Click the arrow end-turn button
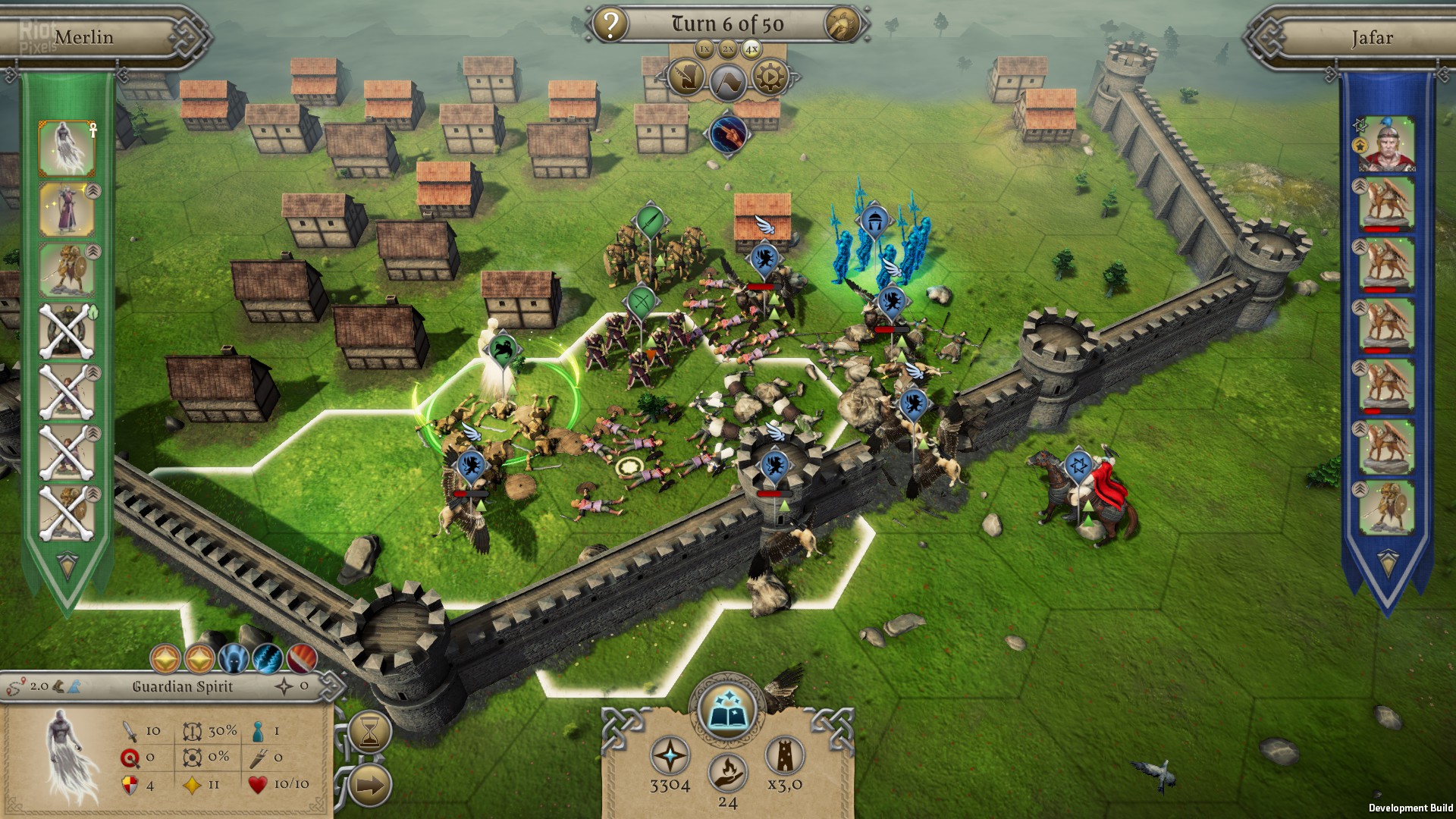 [370, 785]
